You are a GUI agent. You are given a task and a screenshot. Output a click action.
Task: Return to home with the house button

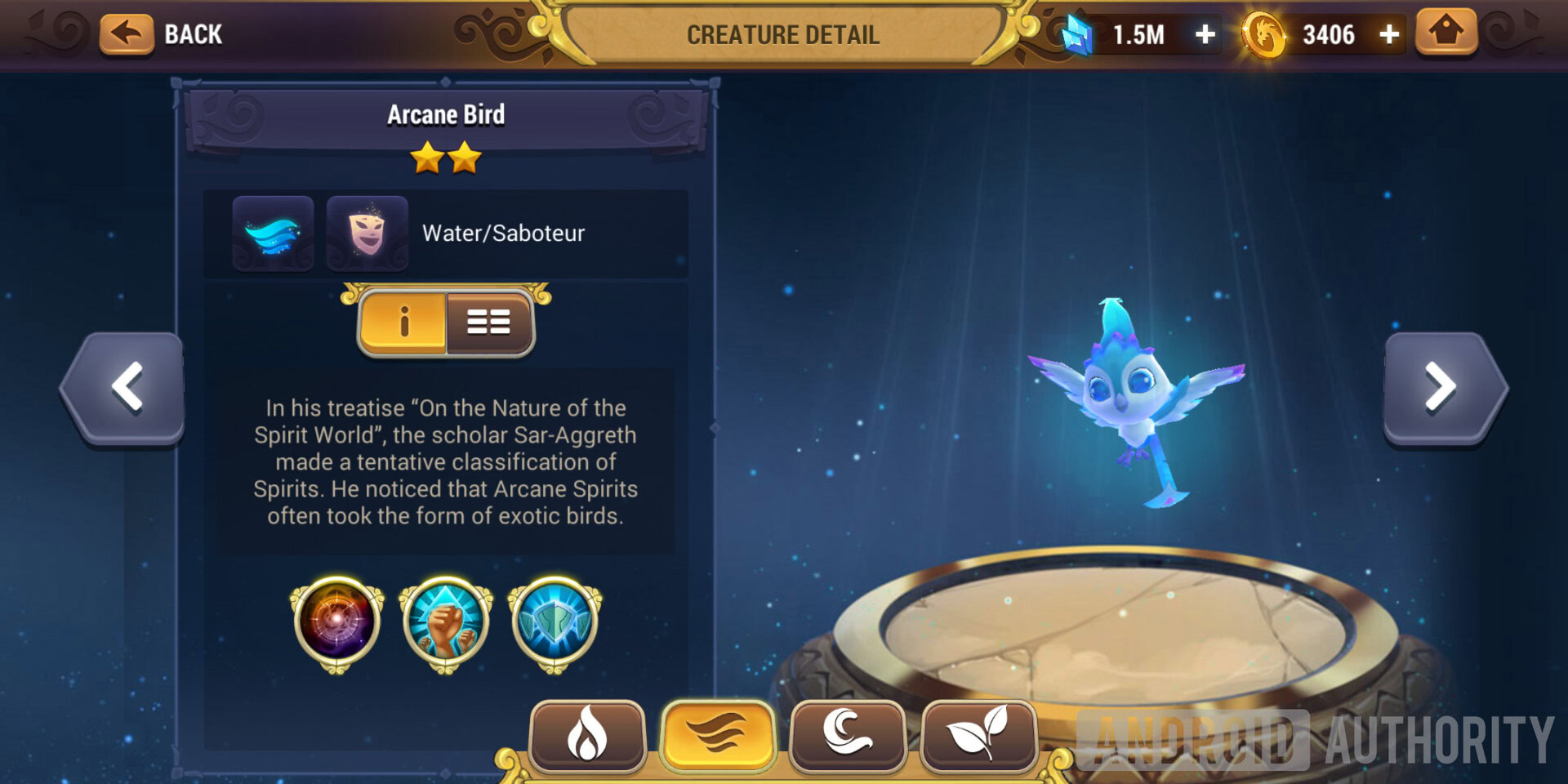1445,33
